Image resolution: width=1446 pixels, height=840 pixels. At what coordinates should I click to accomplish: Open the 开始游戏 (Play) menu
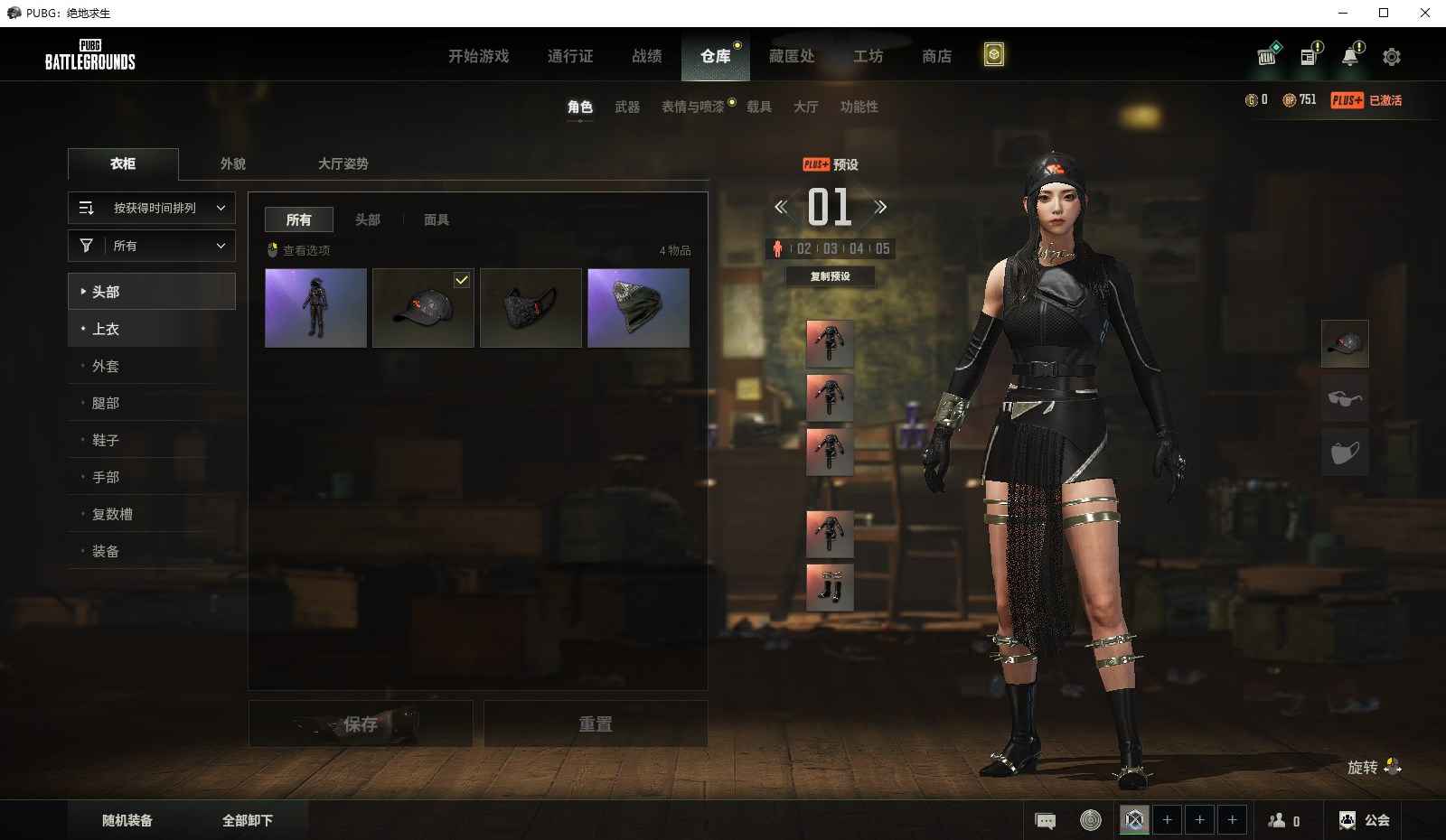click(x=478, y=56)
